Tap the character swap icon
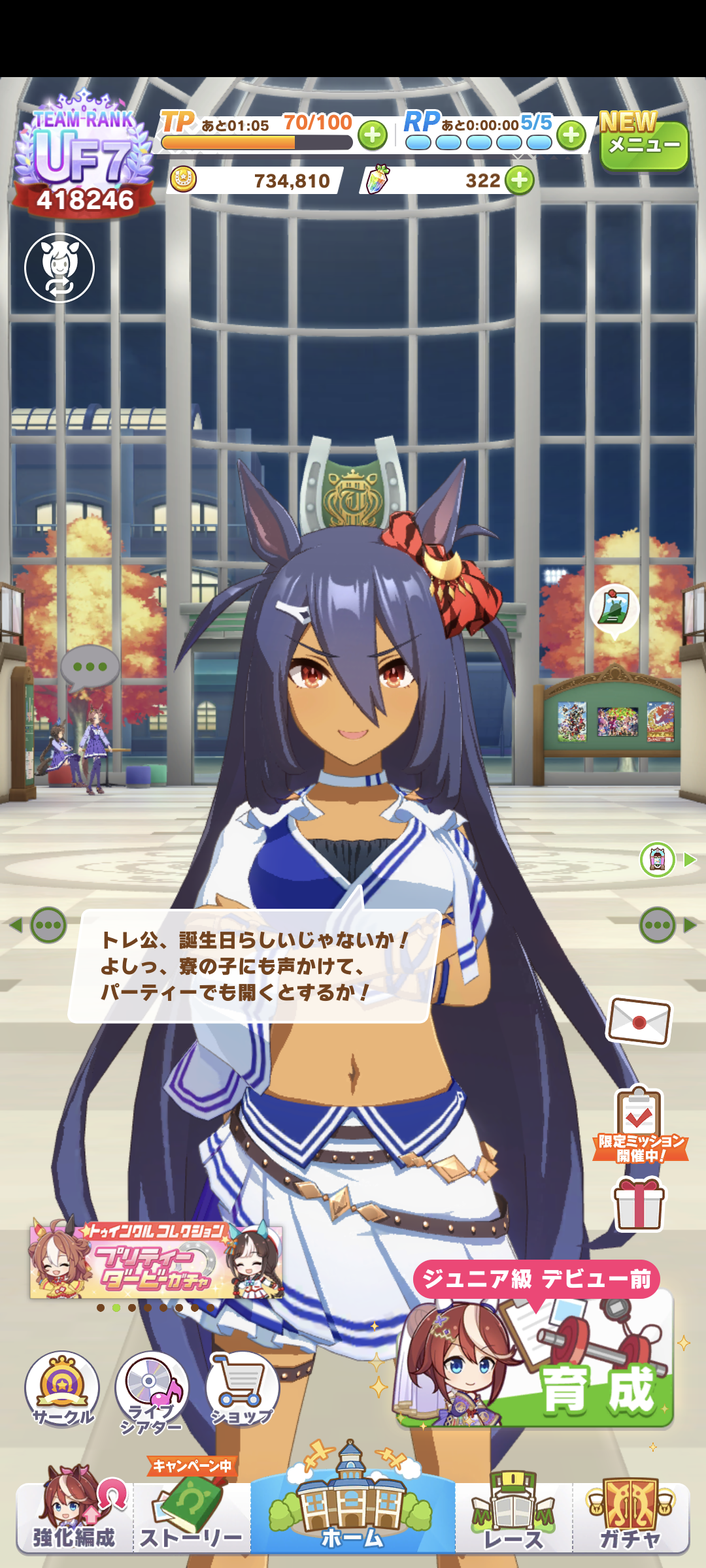Image resolution: width=706 pixels, height=1568 pixels. (59, 268)
